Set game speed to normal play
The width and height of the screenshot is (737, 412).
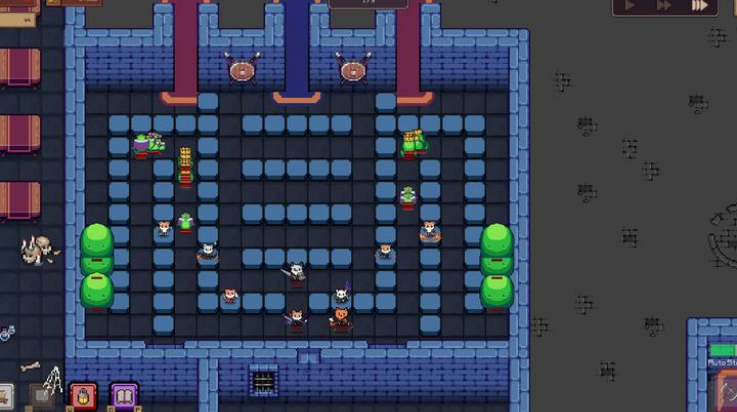(x=631, y=5)
